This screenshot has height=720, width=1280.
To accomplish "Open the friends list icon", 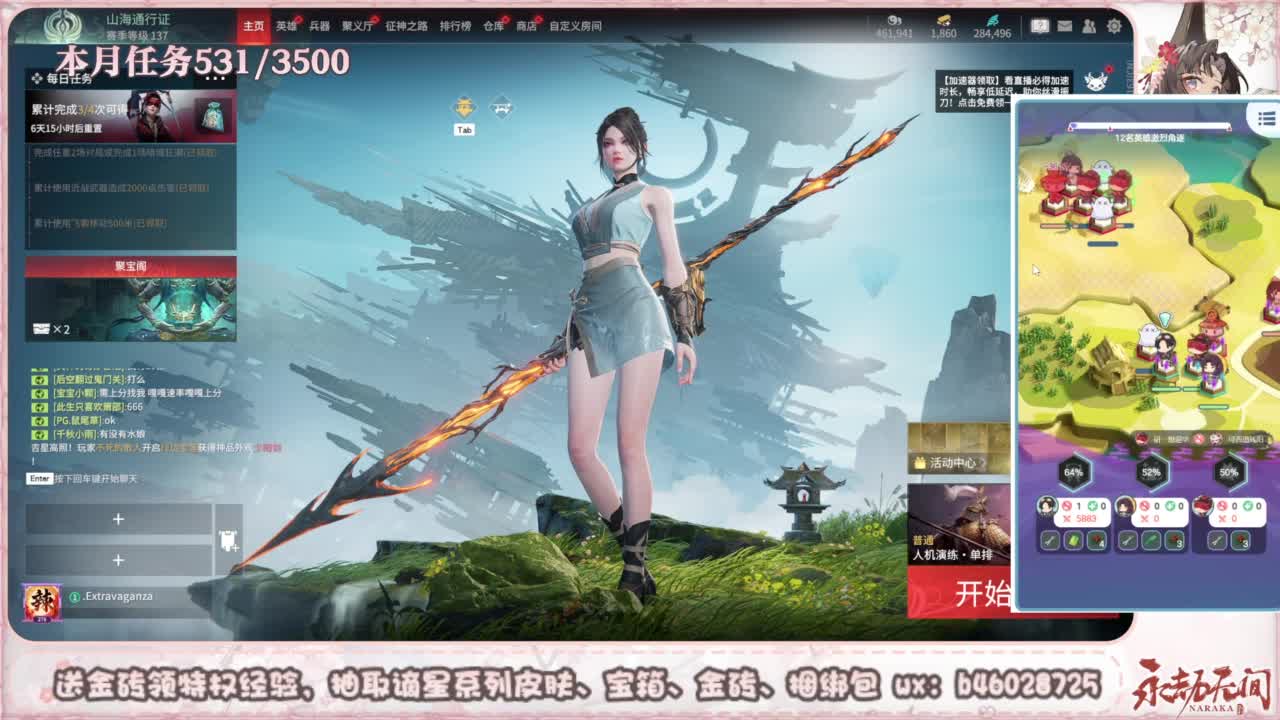I will 1089,26.
